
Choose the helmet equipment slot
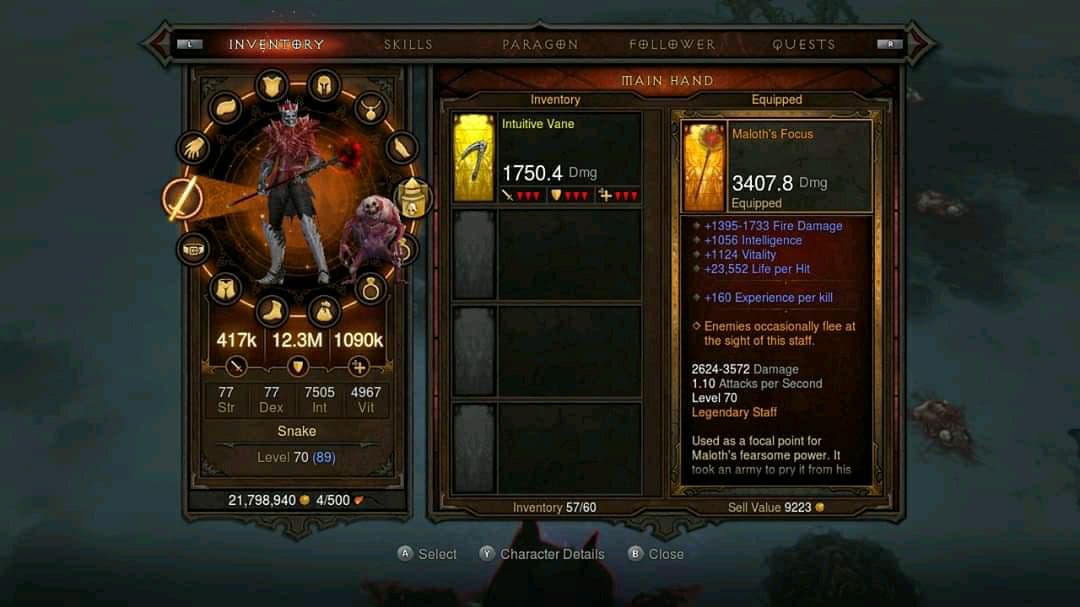[x=323, y=86]
